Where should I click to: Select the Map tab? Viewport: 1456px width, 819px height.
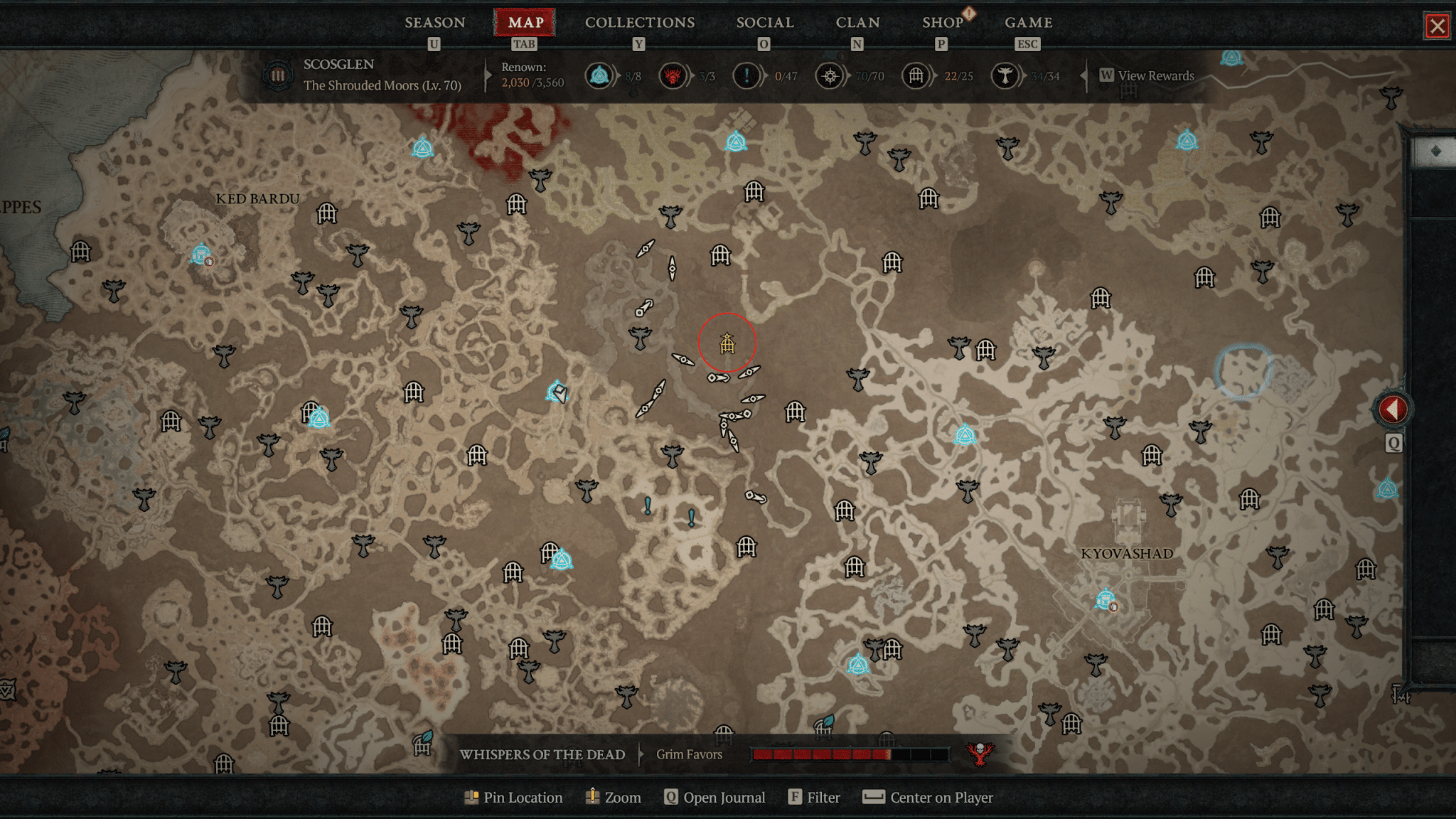tap(525, 23)
